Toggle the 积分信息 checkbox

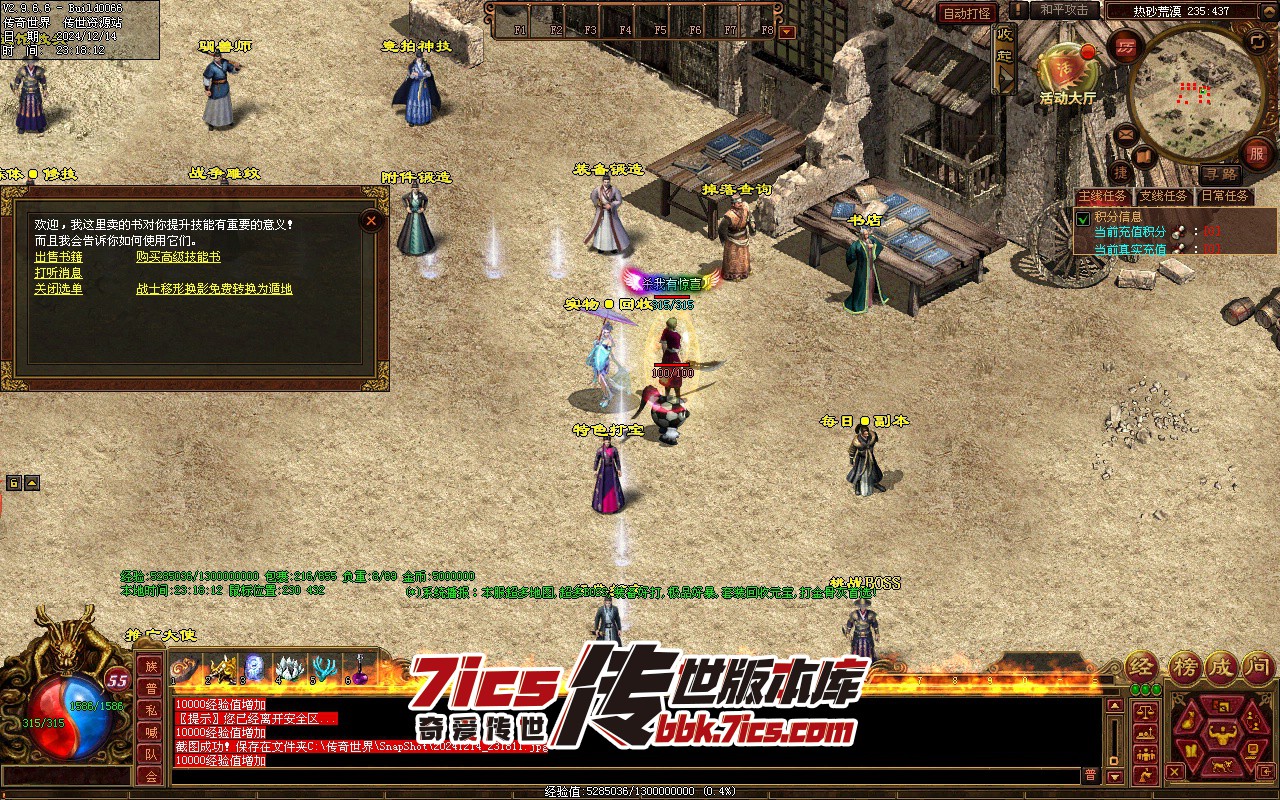[x=1083, y=218]
